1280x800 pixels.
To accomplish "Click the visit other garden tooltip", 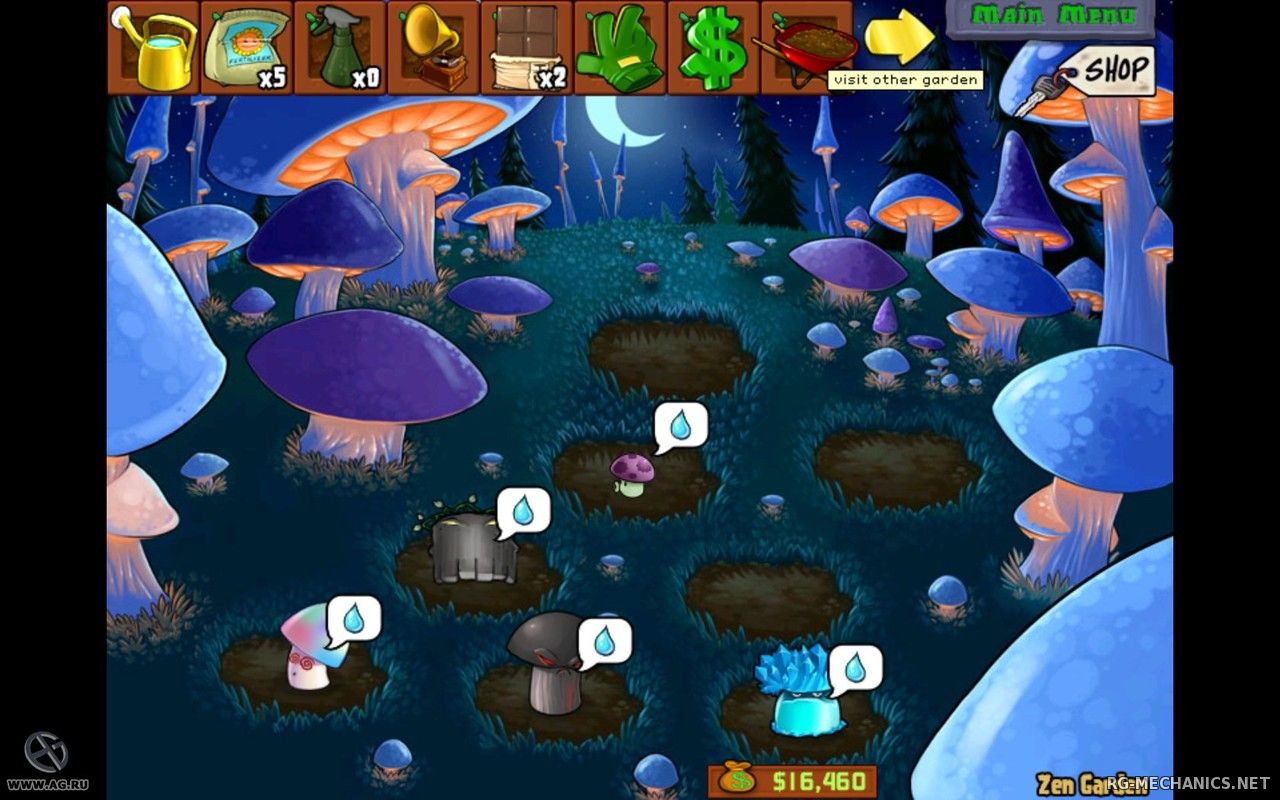I will (903, 79).
